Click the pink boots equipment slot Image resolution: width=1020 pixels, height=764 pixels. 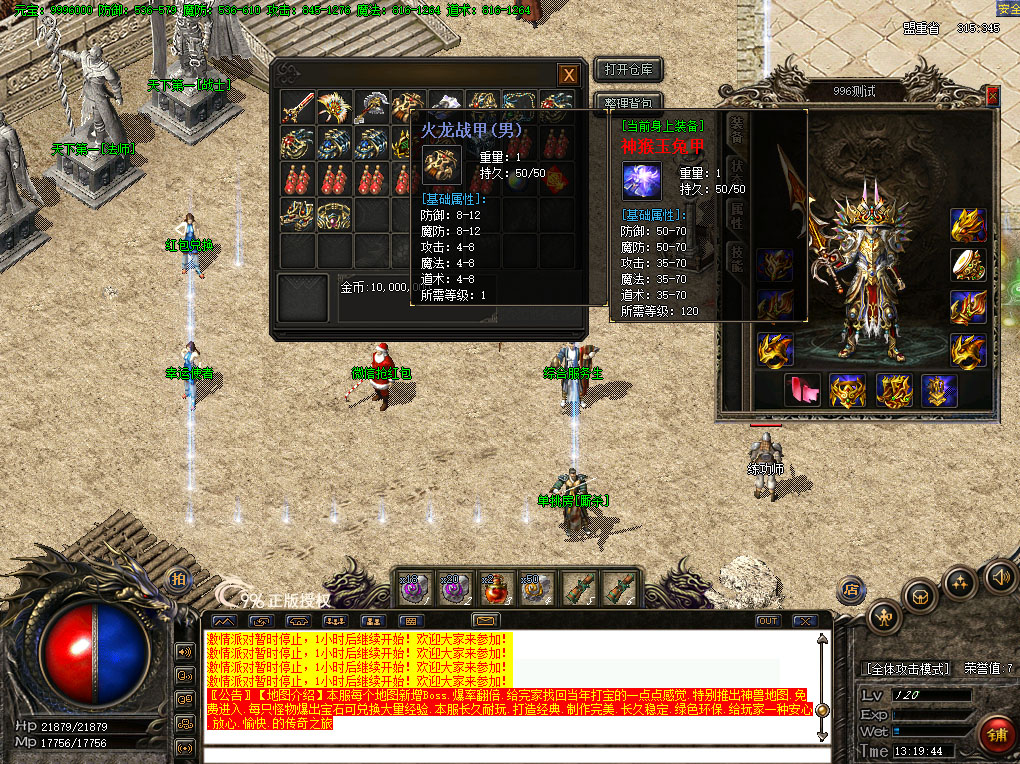(x=803, y=389)
